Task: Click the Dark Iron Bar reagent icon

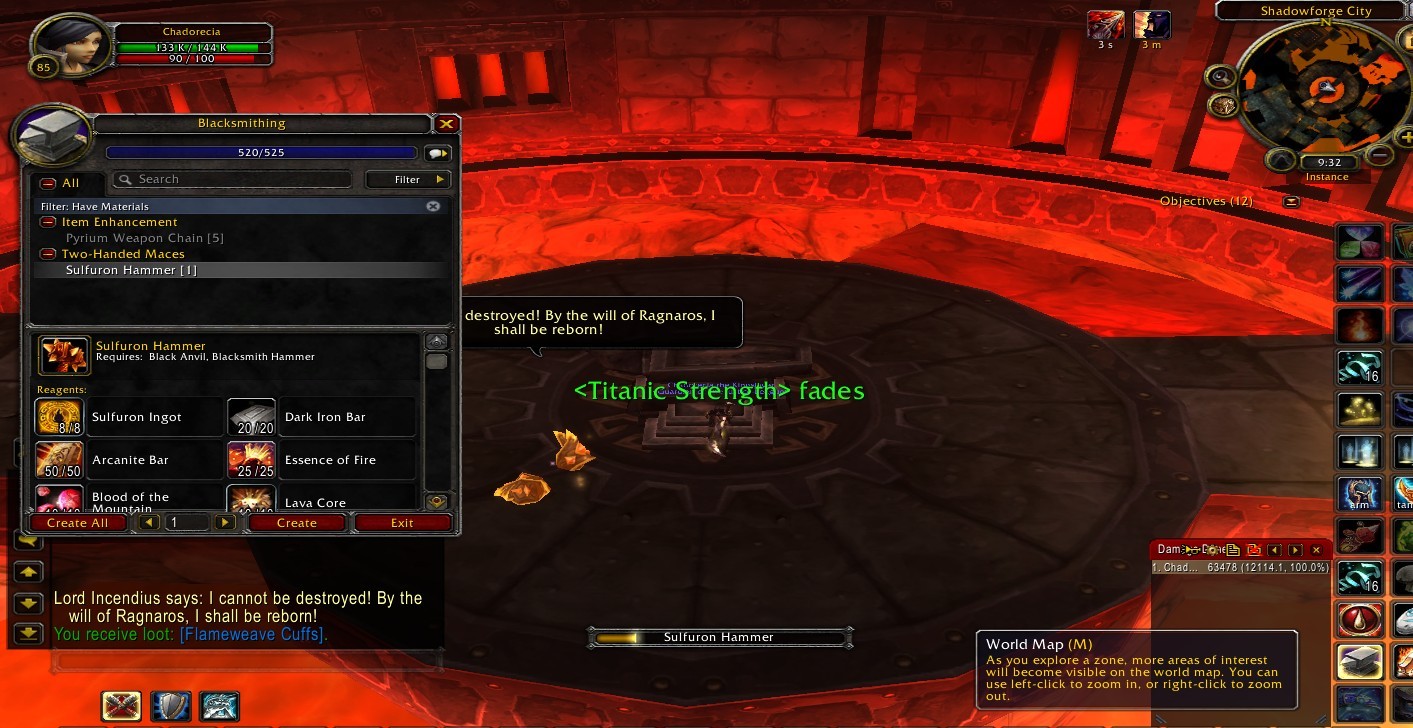Action: (x=251, y=417)
